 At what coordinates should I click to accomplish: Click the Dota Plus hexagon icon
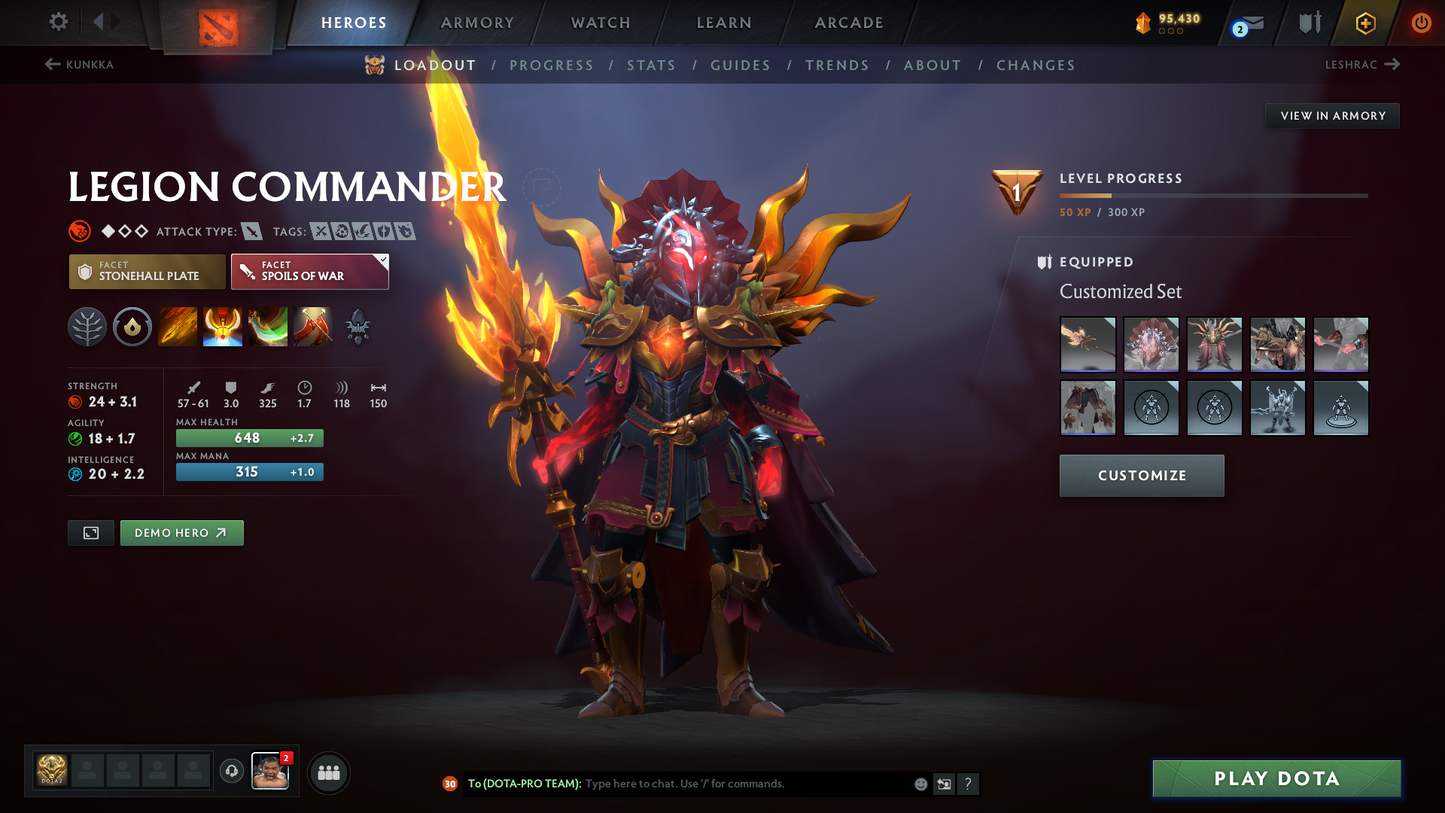[1366, 22]
